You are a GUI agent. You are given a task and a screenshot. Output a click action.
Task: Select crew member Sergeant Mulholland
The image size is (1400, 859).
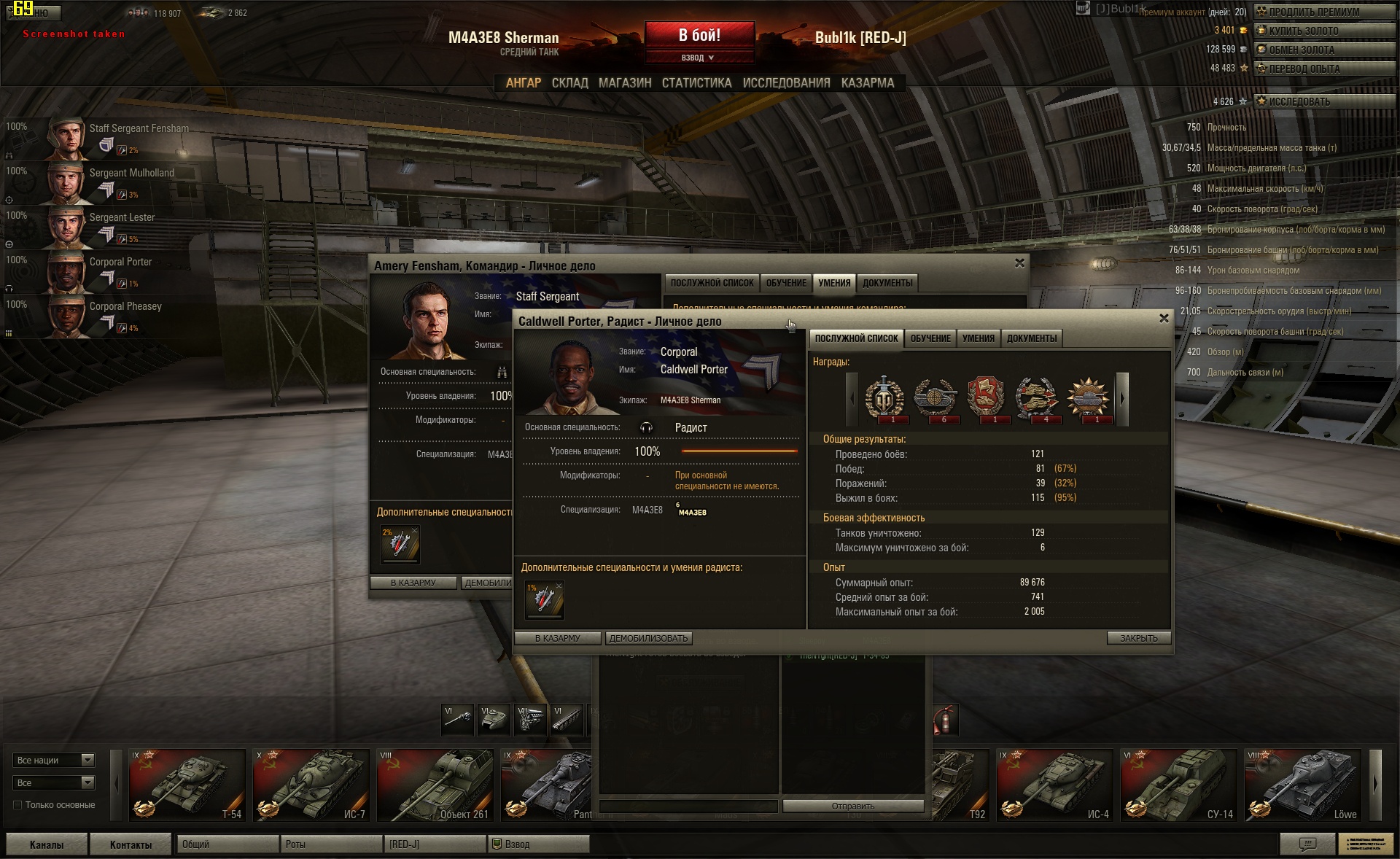coord(131,174)
